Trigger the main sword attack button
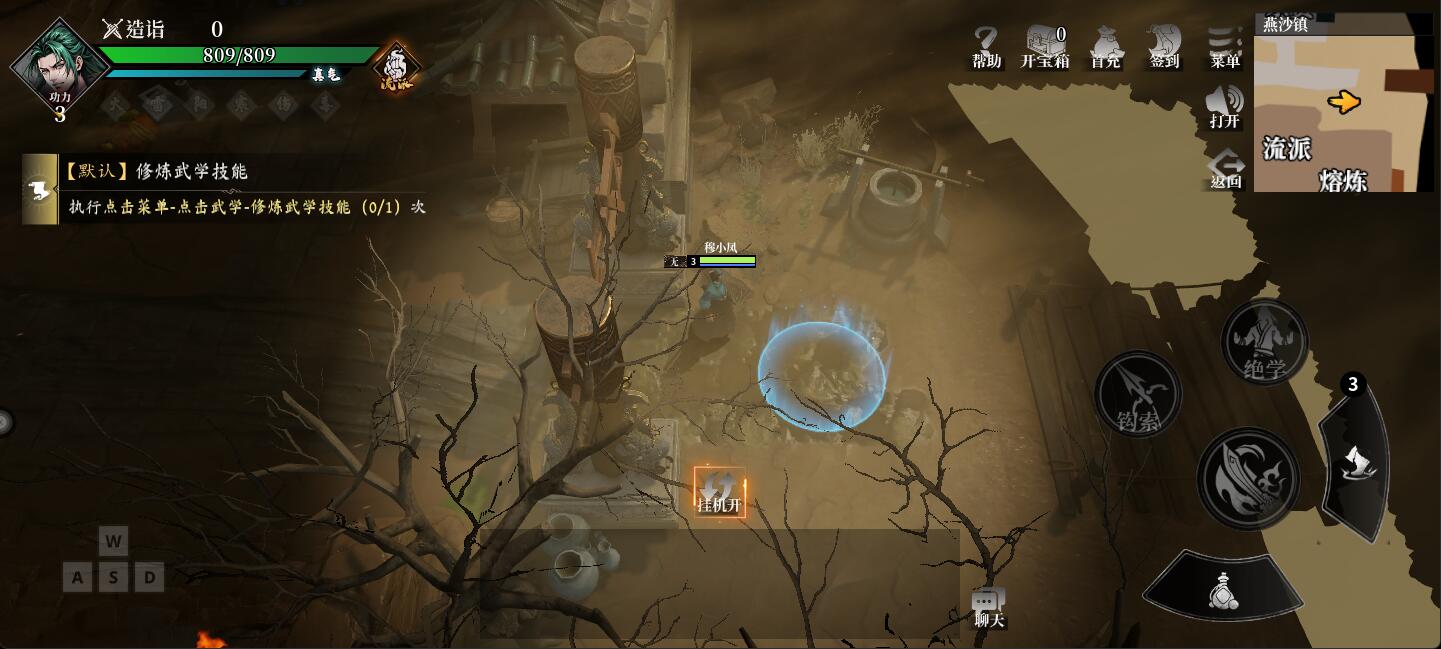 click(x=1248, y=477)
